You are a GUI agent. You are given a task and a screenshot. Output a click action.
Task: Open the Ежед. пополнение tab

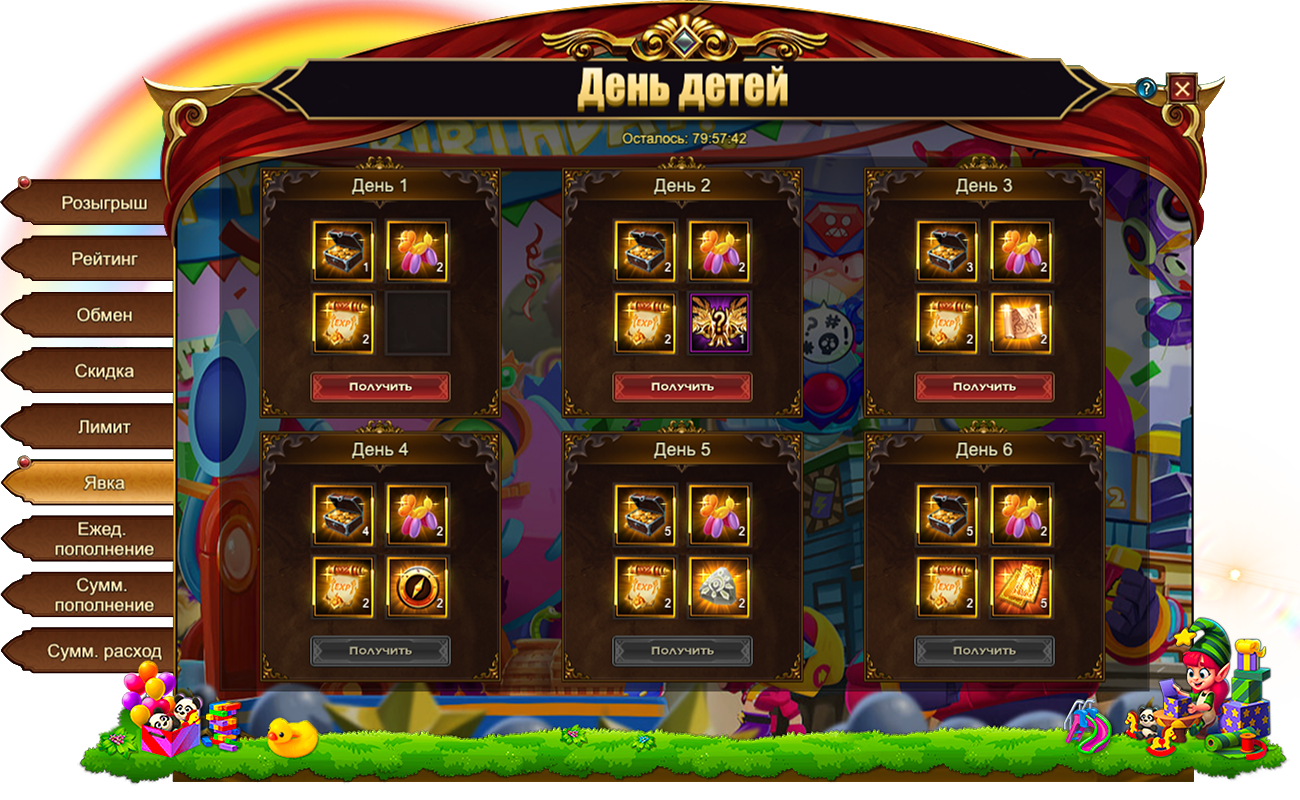click(103, 539)
